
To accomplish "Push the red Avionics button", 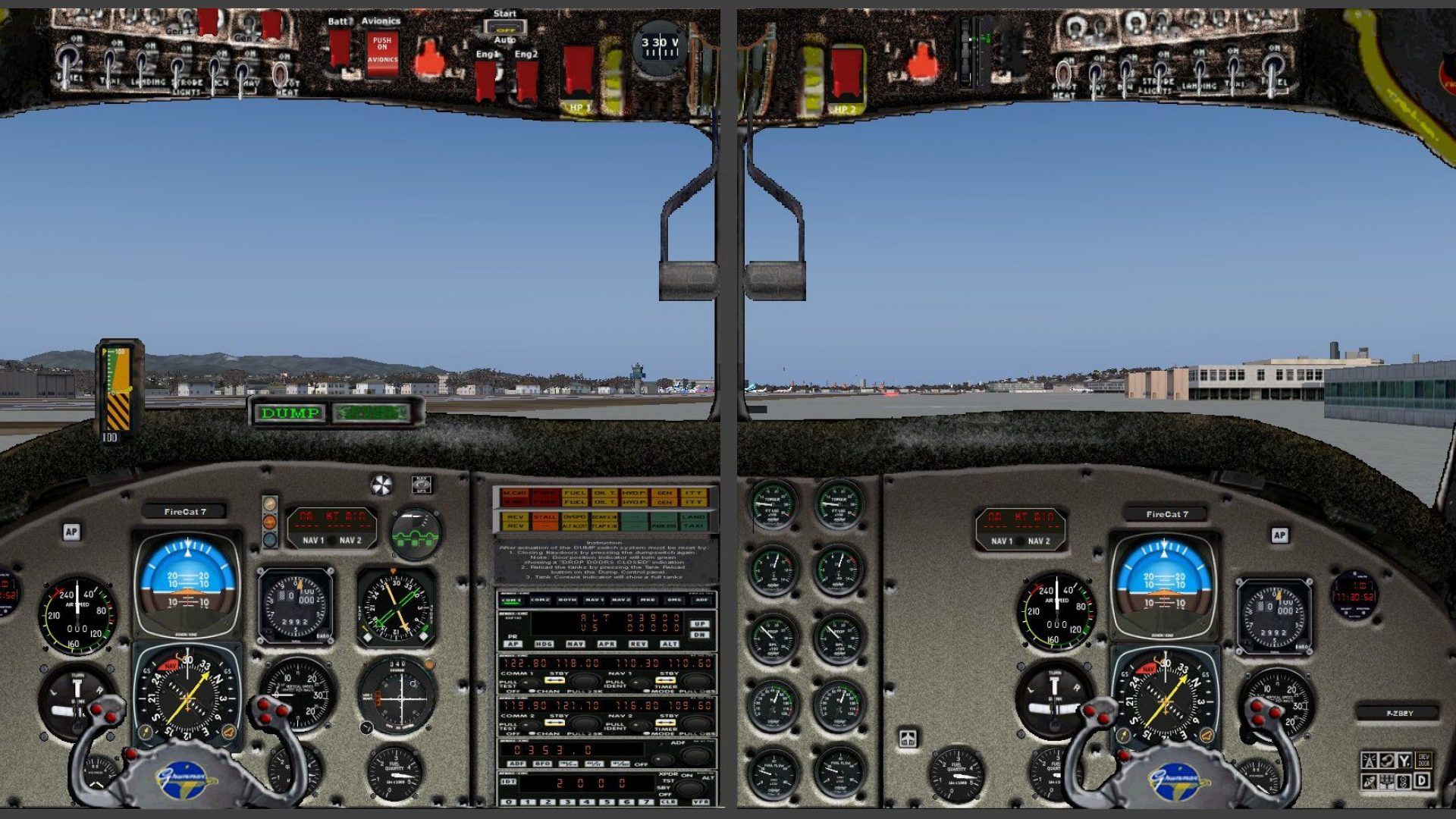I will (382, 52).
